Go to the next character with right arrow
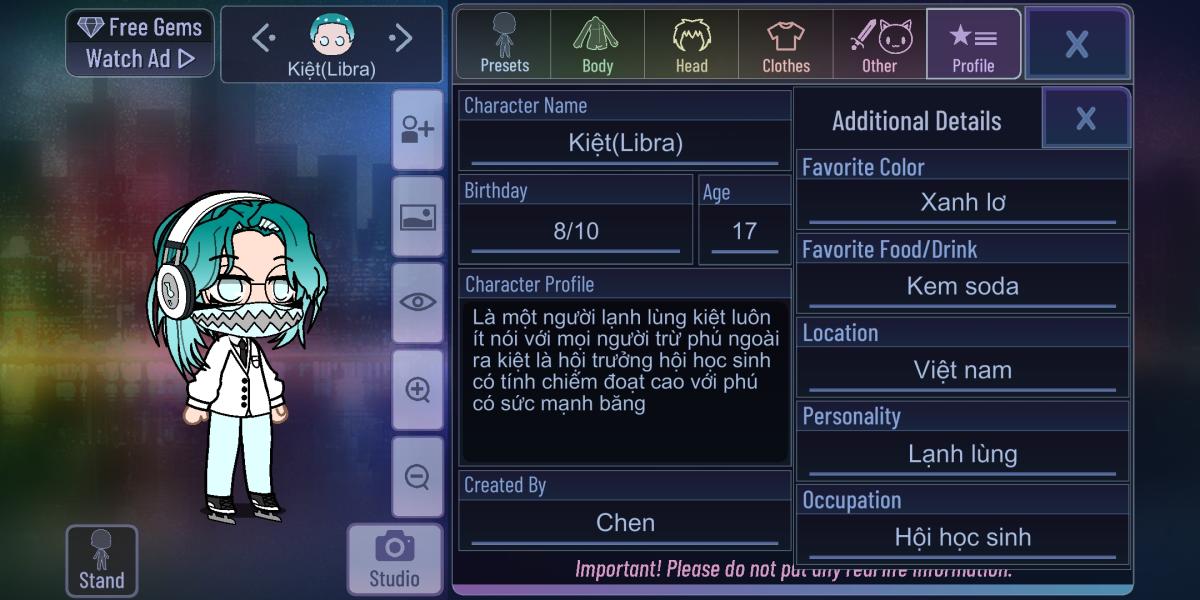The width and height of the screenshot is (1200, 600). tap(400, 39)
